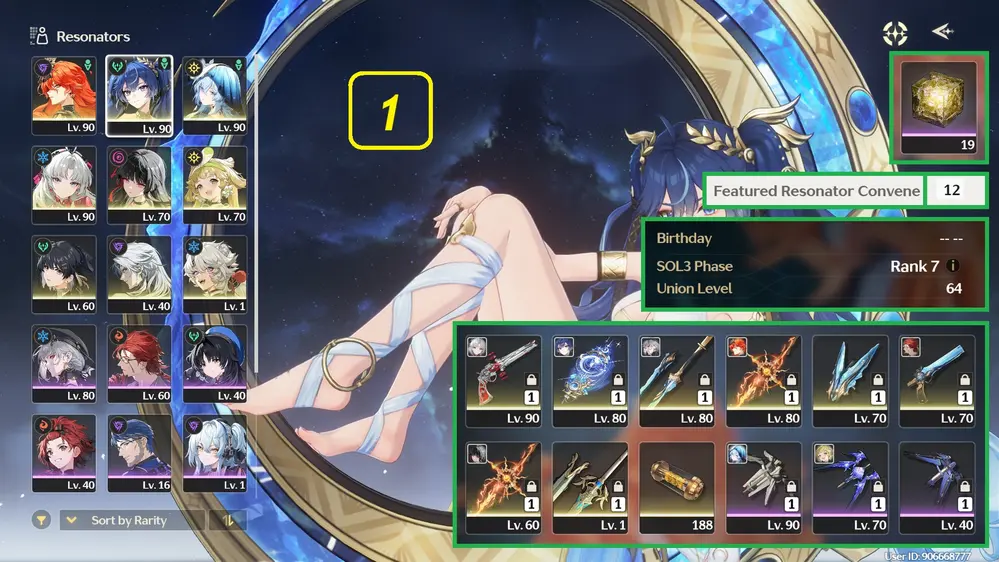Viewport: 999px width, 562px height.
Task: Click the golden tube item showing 188
Action: (677, 479)
